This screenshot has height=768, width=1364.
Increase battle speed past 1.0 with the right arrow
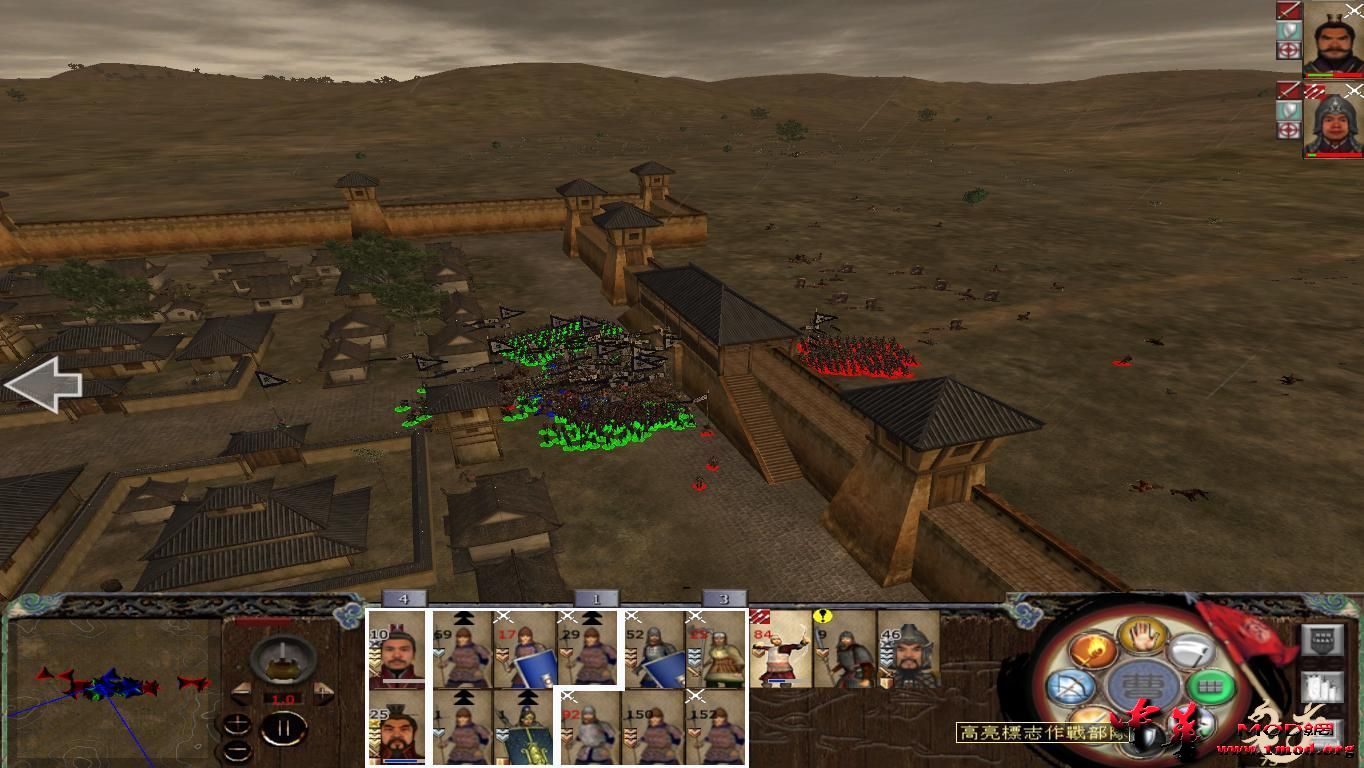[x=321, y=693]
